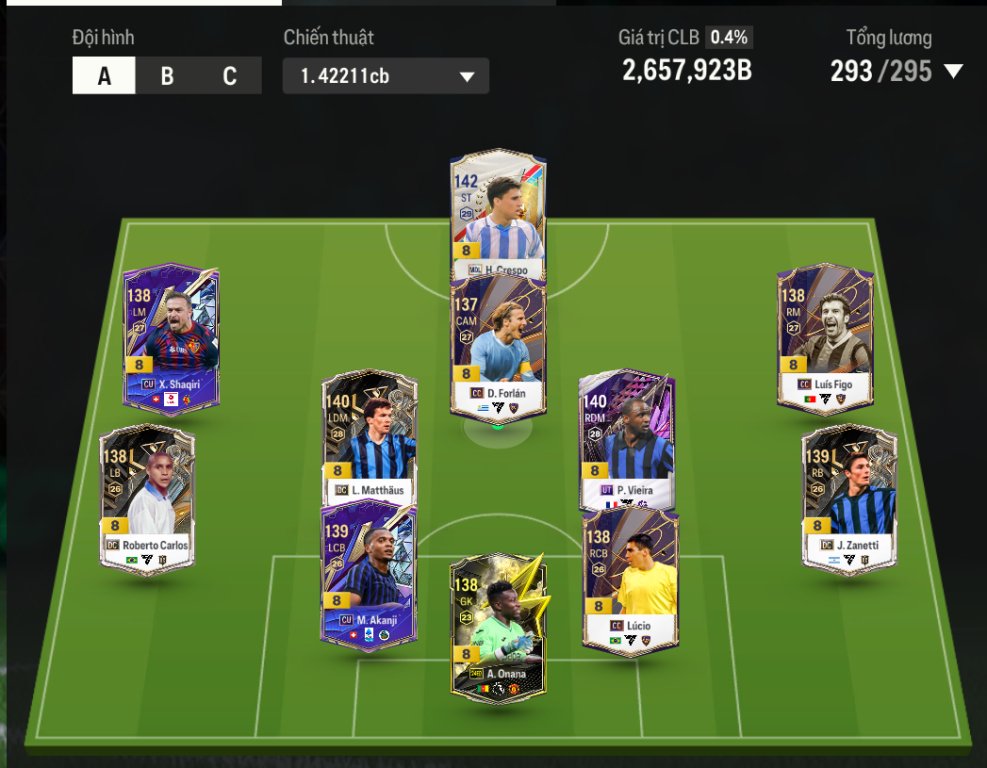987x768 pixels.
Task: Select the P. Vieira RDM card
Action: pos(627,435)
